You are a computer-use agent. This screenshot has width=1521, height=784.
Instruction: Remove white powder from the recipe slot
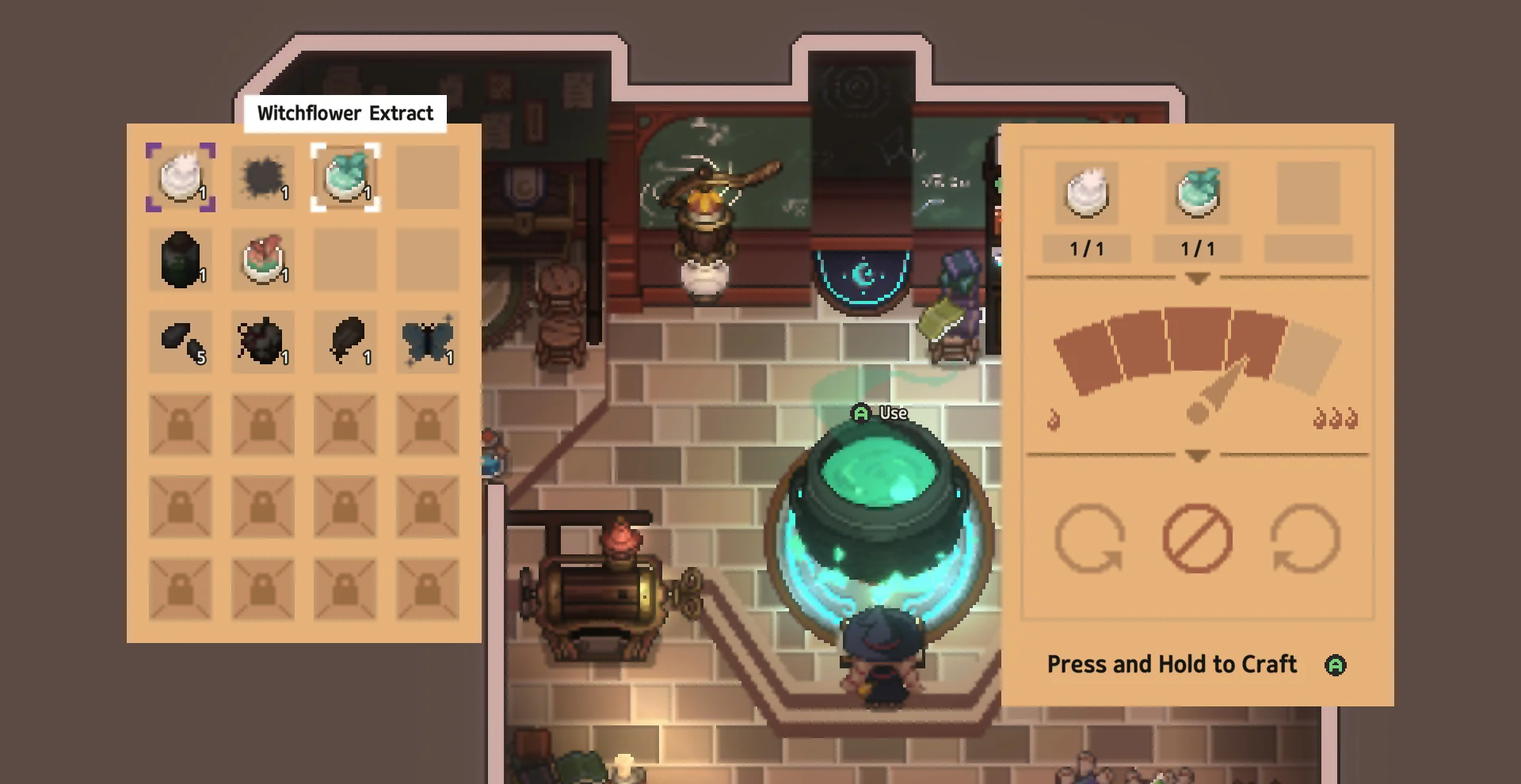(x=1087, y=192)
